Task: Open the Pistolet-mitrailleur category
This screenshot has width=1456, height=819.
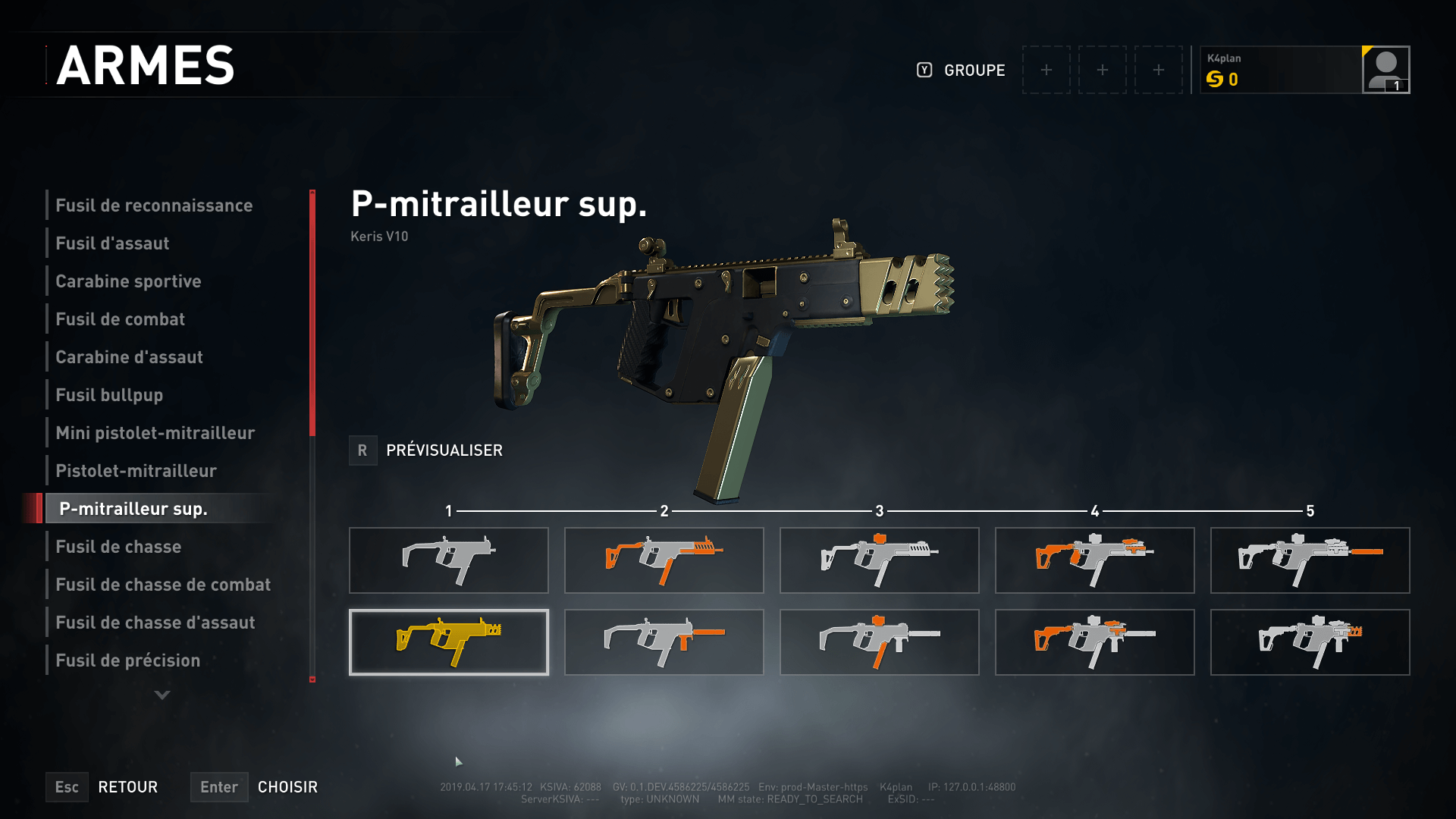Action: pos(136,471)
